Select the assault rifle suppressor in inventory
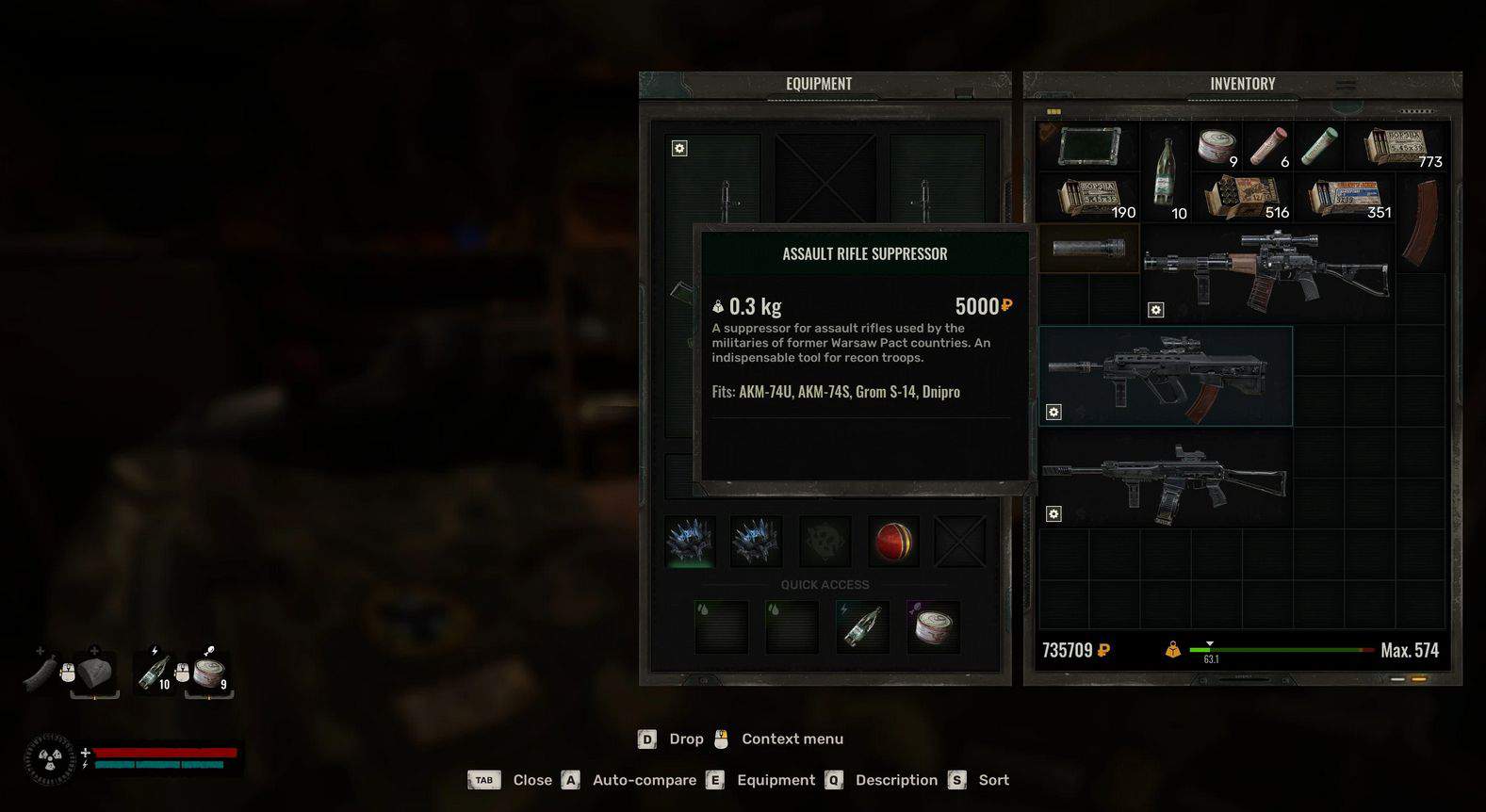 point(1088,249)
